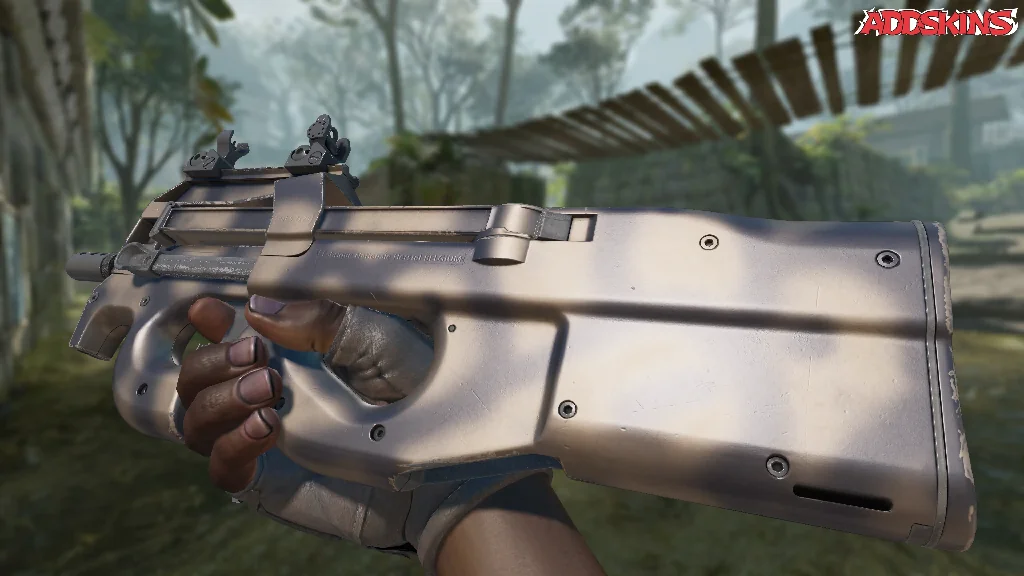Click the ADDSKINS watermark logo

[x=939, y=23]
